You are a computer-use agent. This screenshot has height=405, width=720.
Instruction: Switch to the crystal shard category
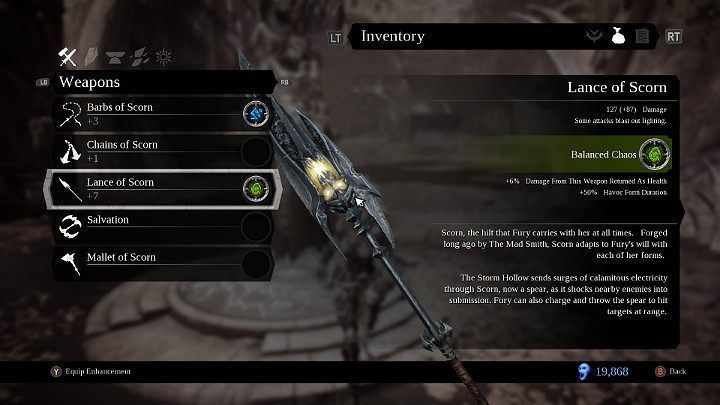pyautogui.click(x=91, y=54)
